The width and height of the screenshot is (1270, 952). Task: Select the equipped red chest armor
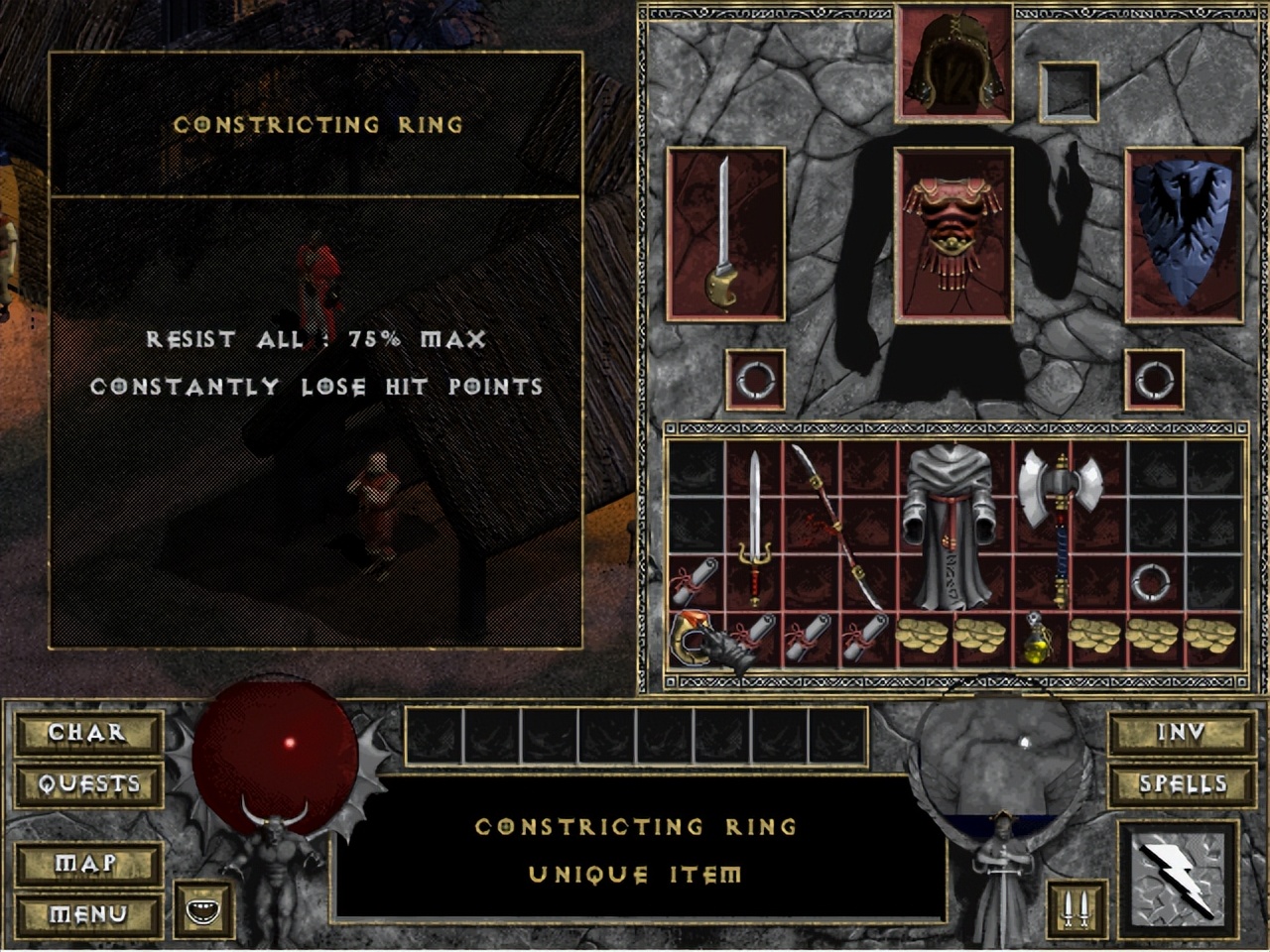952,235
